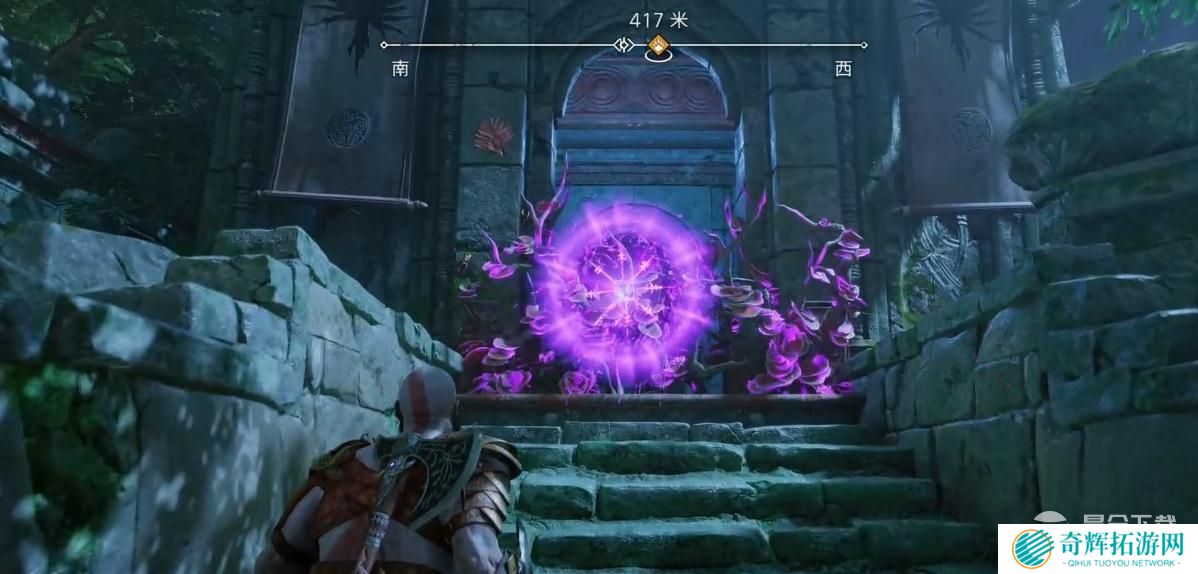Viewport: 1198px width, 574px height.
Task: Click the 西 (west) compass label
Action: [843, 69]
